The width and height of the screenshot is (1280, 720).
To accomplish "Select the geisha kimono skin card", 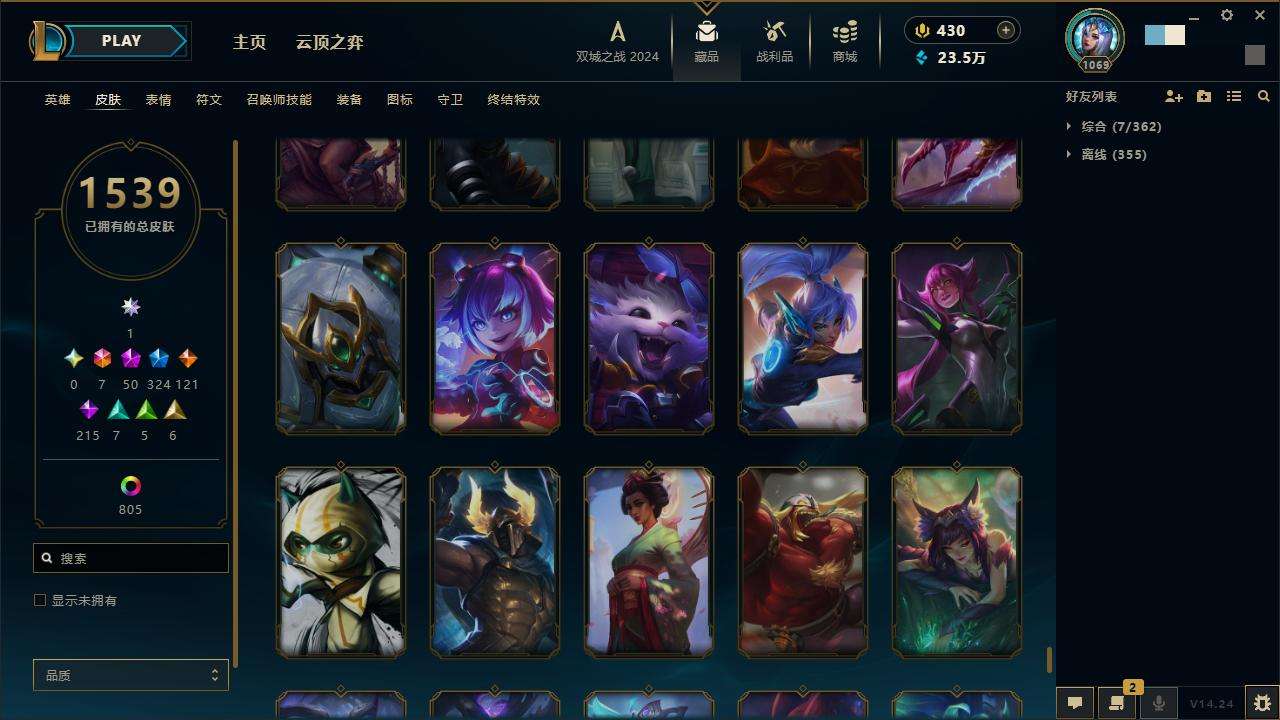I will 649,562.
